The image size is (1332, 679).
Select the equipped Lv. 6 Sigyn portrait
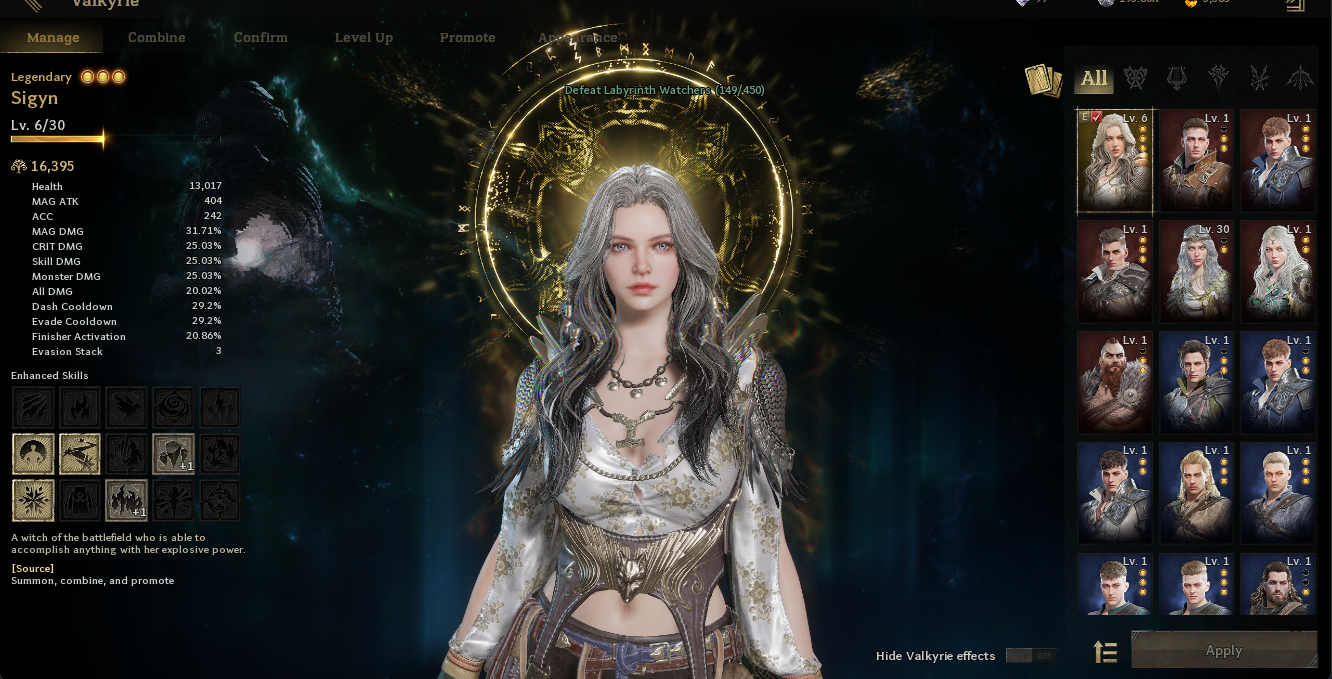coord(1115,160)
